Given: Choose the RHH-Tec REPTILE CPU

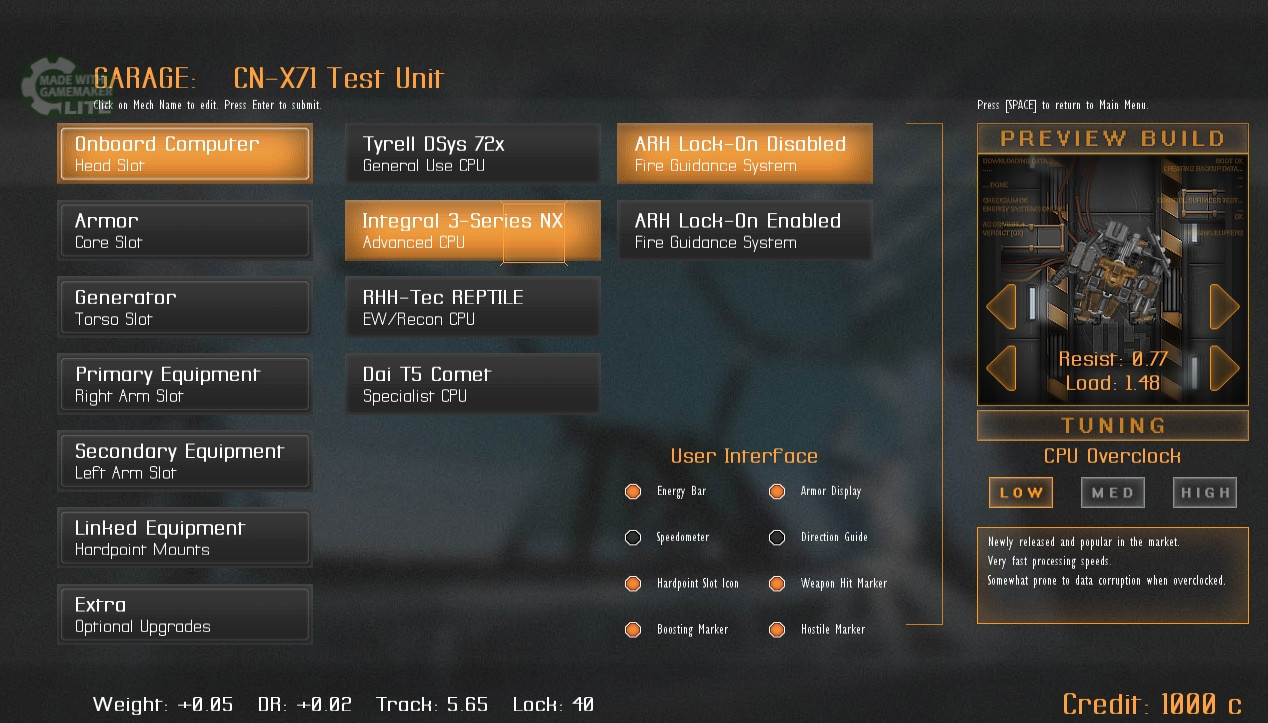Looking at the screenshot, I should pyautogui.click(x=472, y=307).
